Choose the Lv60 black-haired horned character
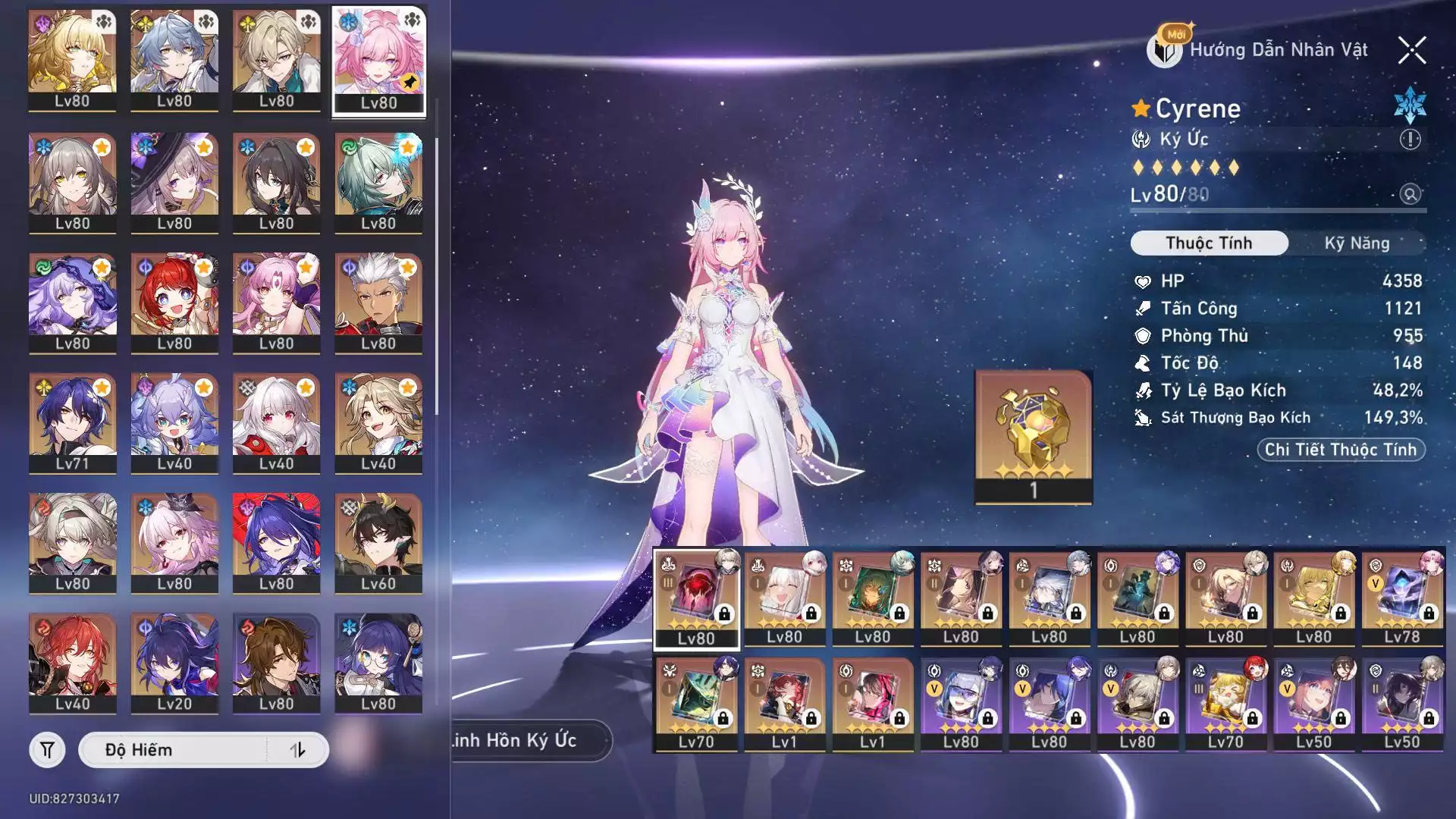Viewport: 1456px width, 819px height. (x=378, y=543)
